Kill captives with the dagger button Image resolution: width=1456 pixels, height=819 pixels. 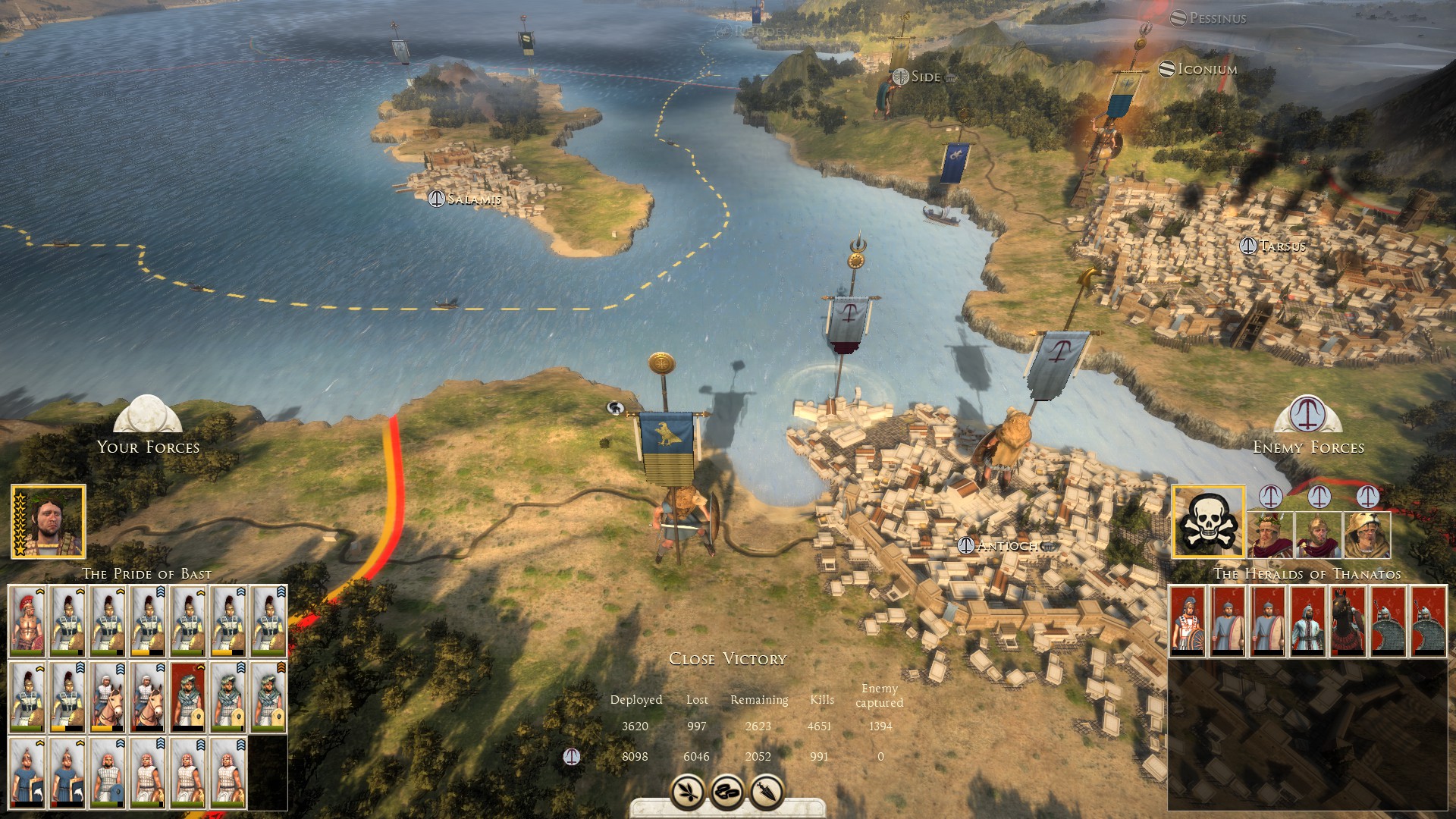[x=767, y=792]
